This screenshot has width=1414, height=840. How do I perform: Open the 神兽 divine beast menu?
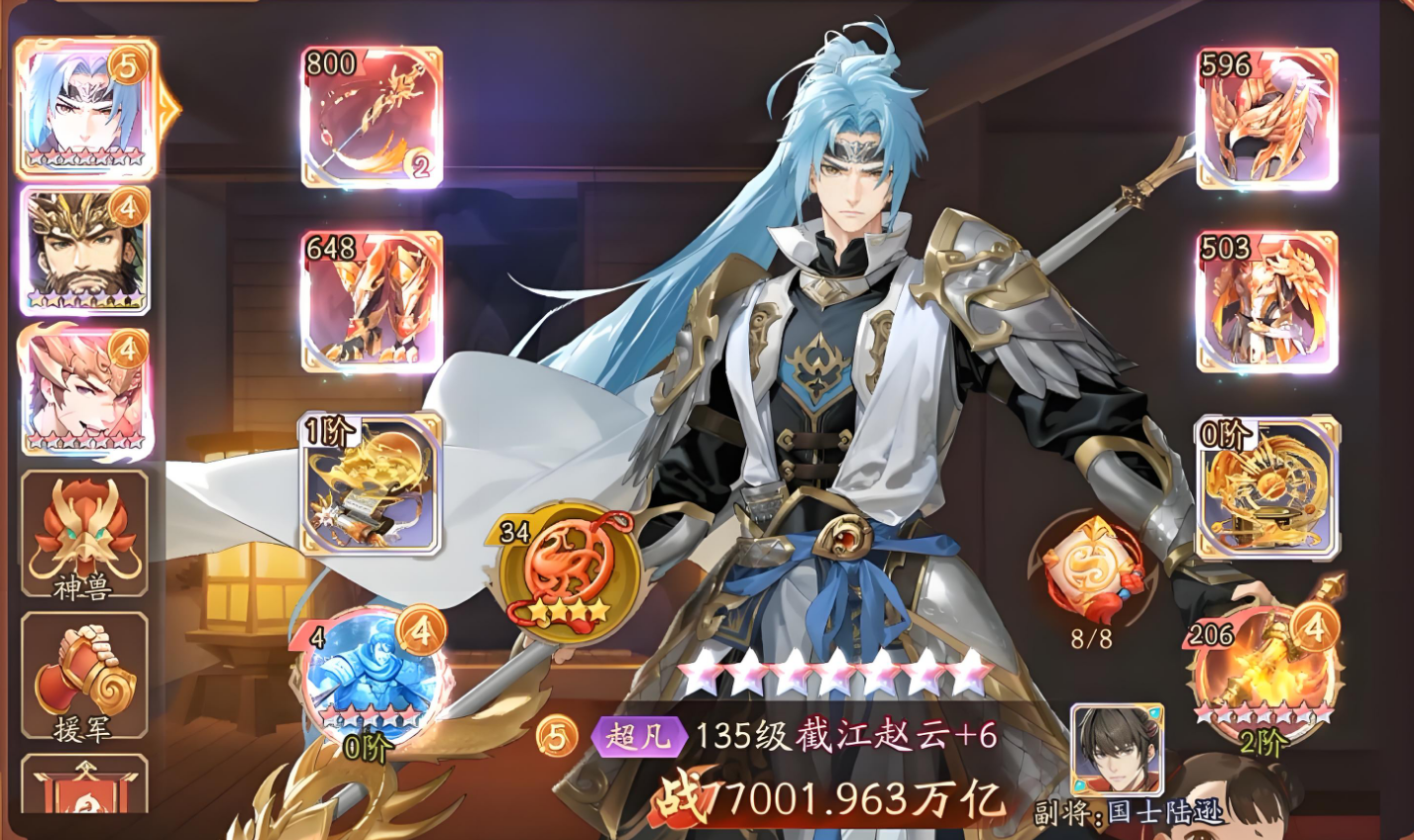click(x=84, y=535)
